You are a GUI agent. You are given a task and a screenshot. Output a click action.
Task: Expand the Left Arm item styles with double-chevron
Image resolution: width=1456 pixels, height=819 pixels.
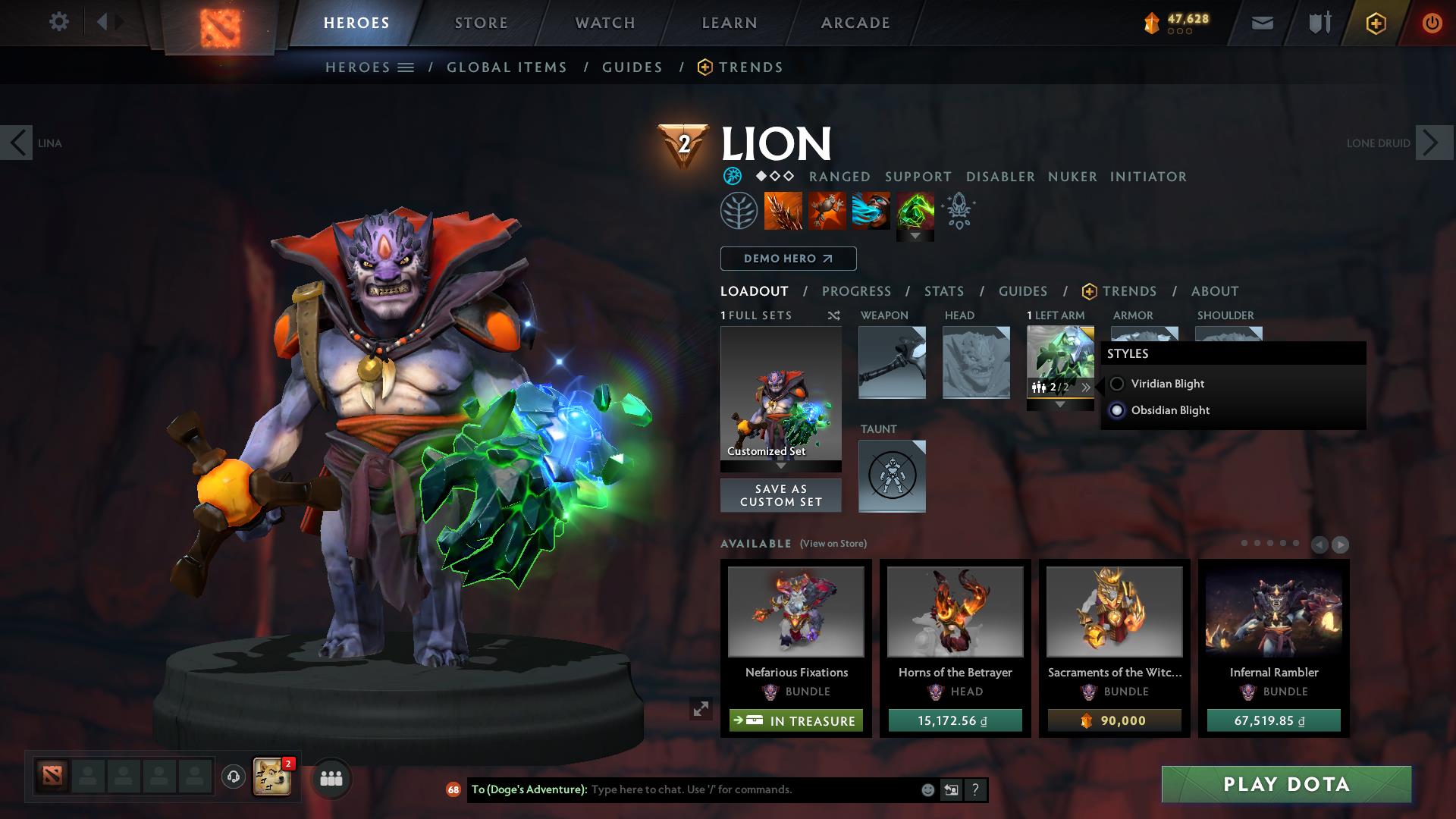[1087, 387]
